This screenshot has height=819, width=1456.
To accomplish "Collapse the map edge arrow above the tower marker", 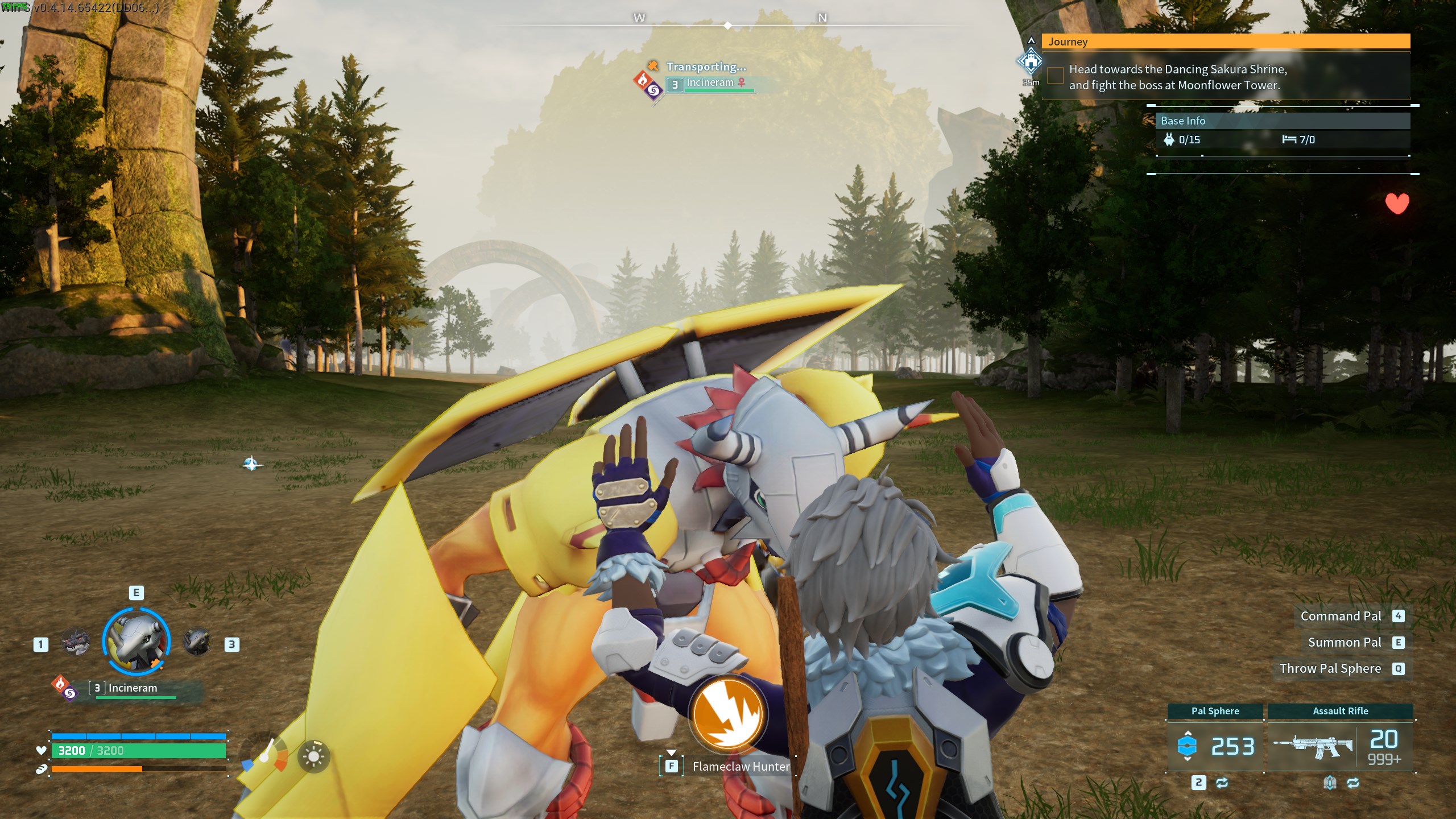I will (1032, 40).
